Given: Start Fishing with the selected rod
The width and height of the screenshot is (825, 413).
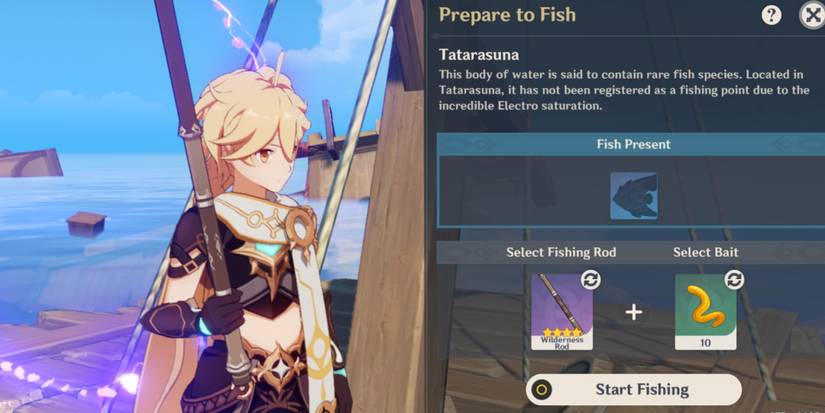Looking at the screenshot, I should [x=633, y=389].
